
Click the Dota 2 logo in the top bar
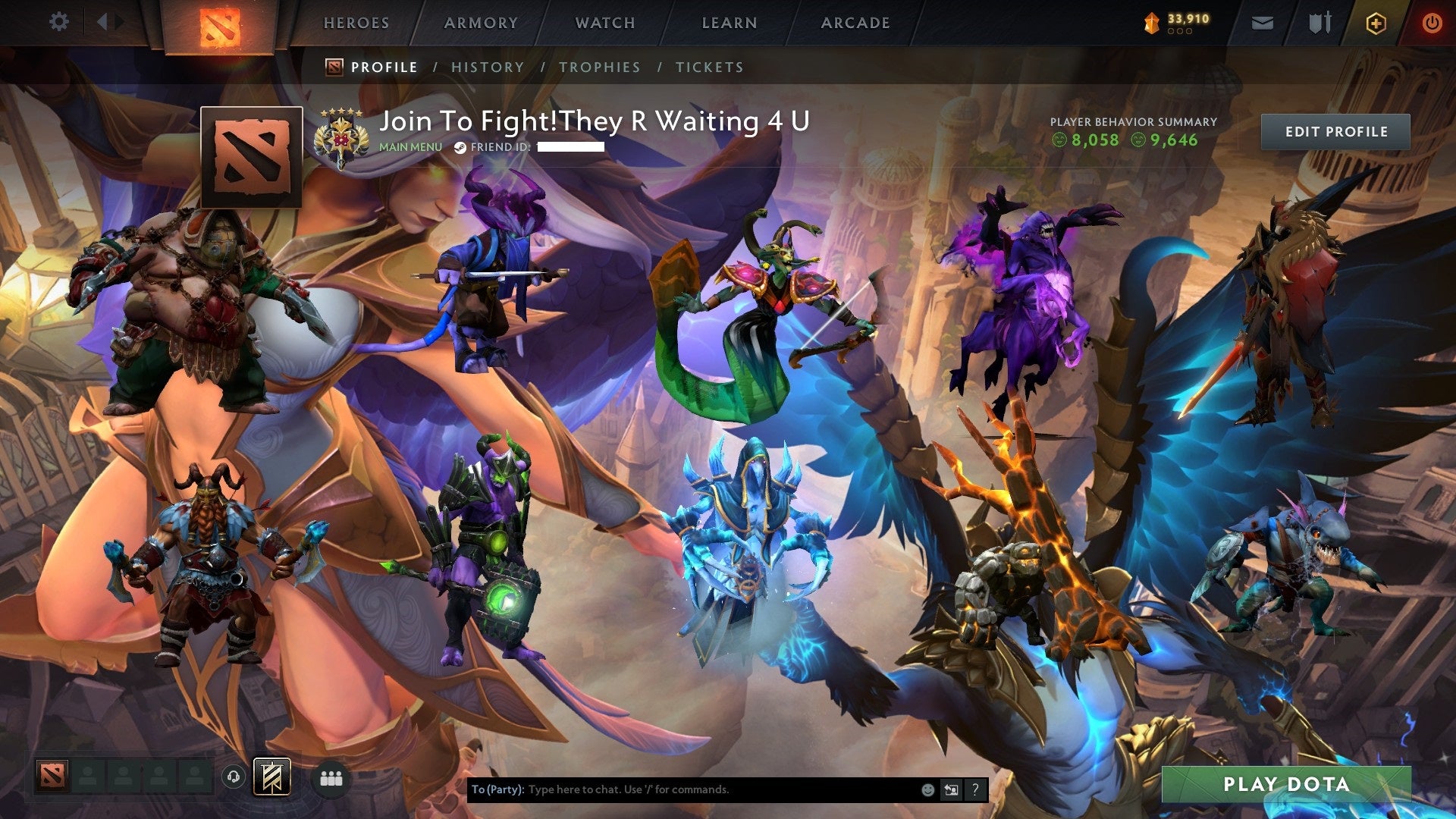point(221,24)
